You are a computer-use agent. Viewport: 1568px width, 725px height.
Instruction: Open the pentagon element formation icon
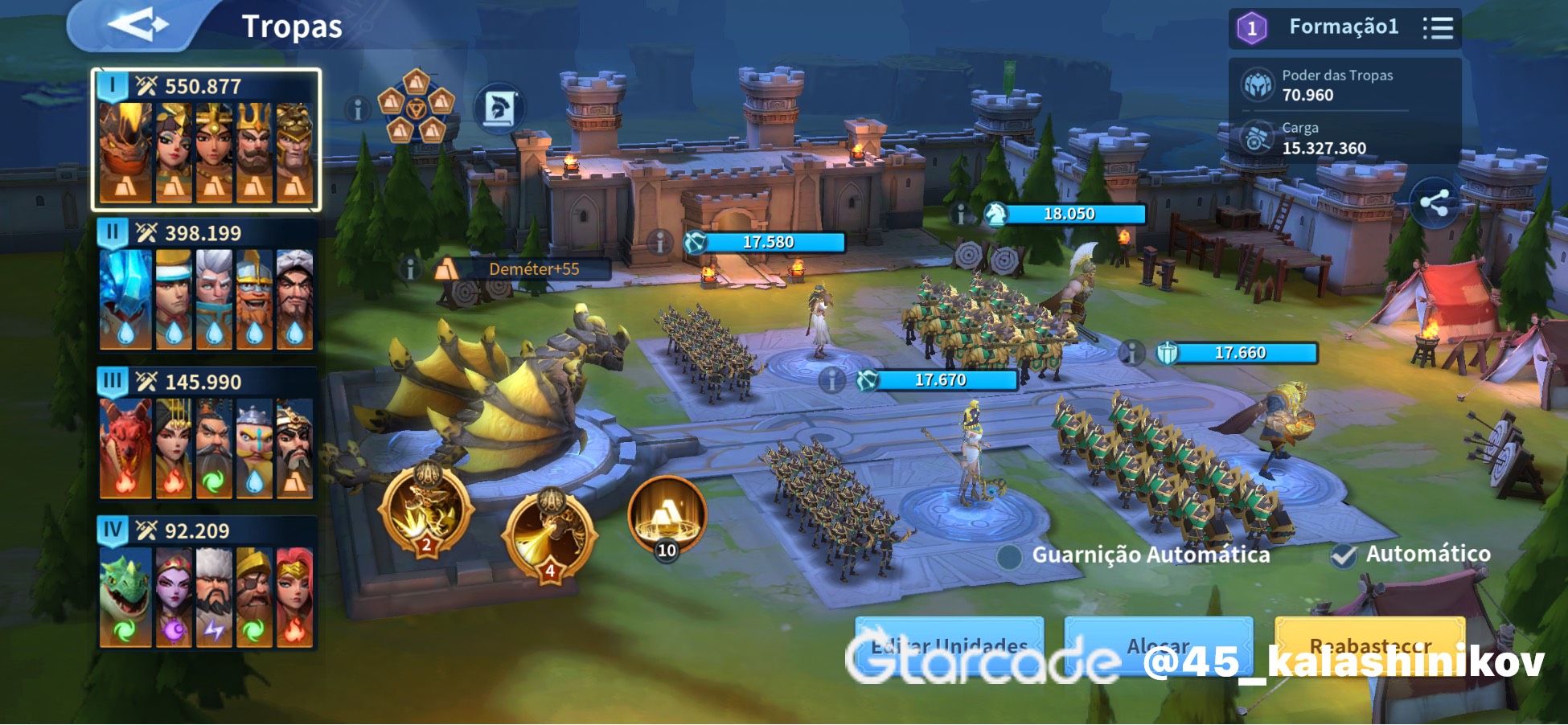coord(416,107)
